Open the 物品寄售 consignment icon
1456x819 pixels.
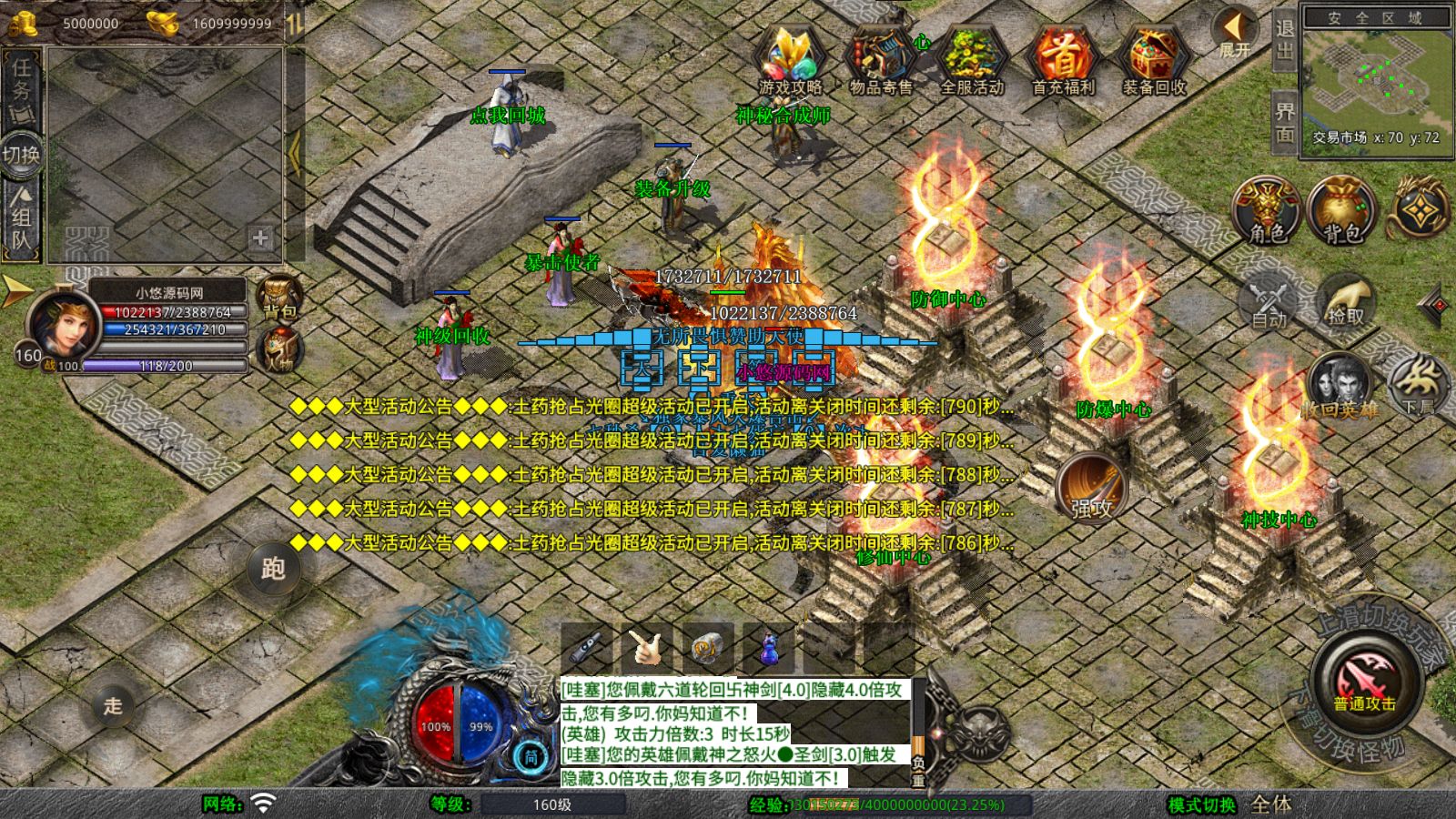pyautogui.click(x=880, y=60)
